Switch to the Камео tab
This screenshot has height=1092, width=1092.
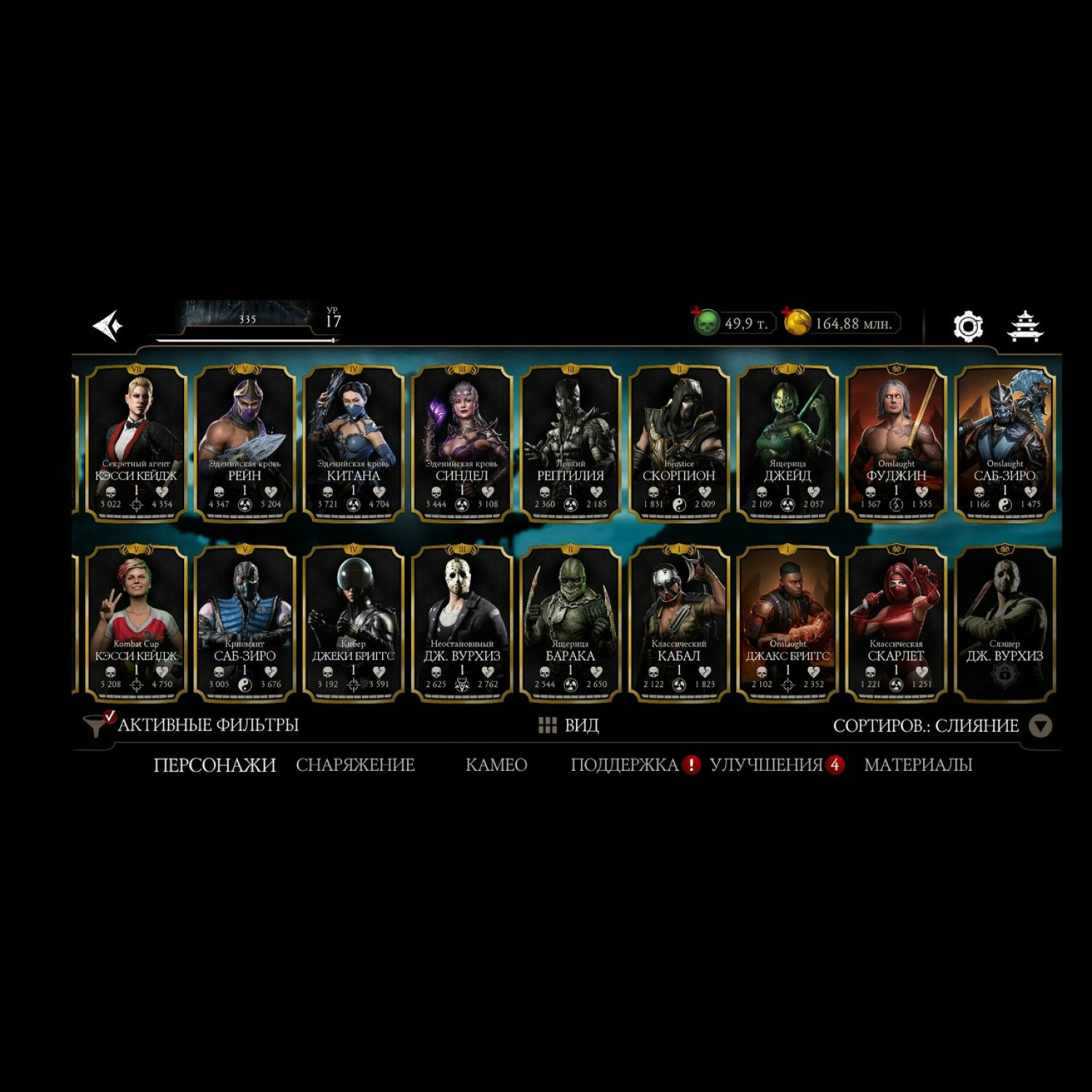[x=496, y=764]
